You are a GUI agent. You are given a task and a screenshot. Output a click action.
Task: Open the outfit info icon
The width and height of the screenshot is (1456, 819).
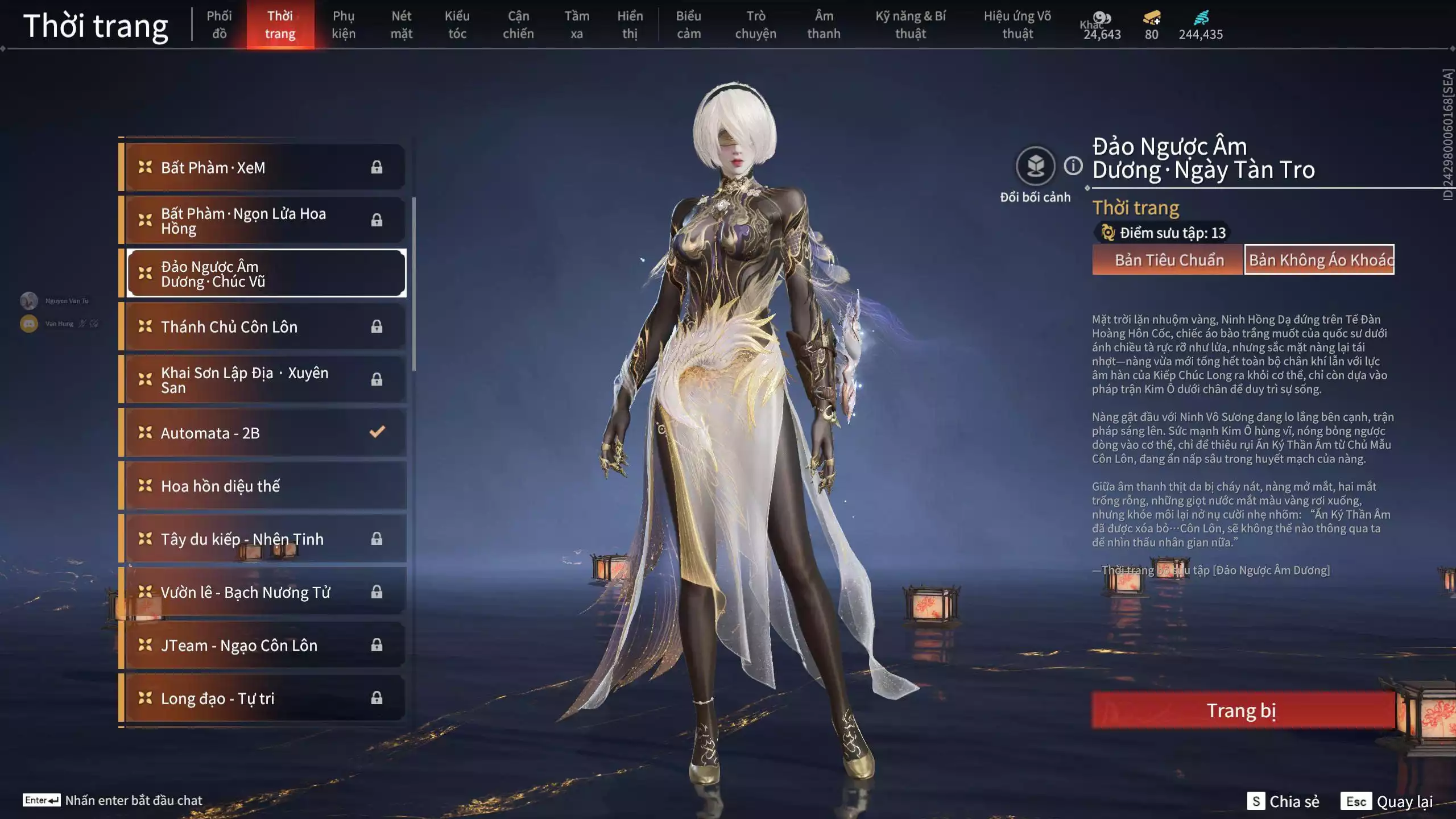1073,166
